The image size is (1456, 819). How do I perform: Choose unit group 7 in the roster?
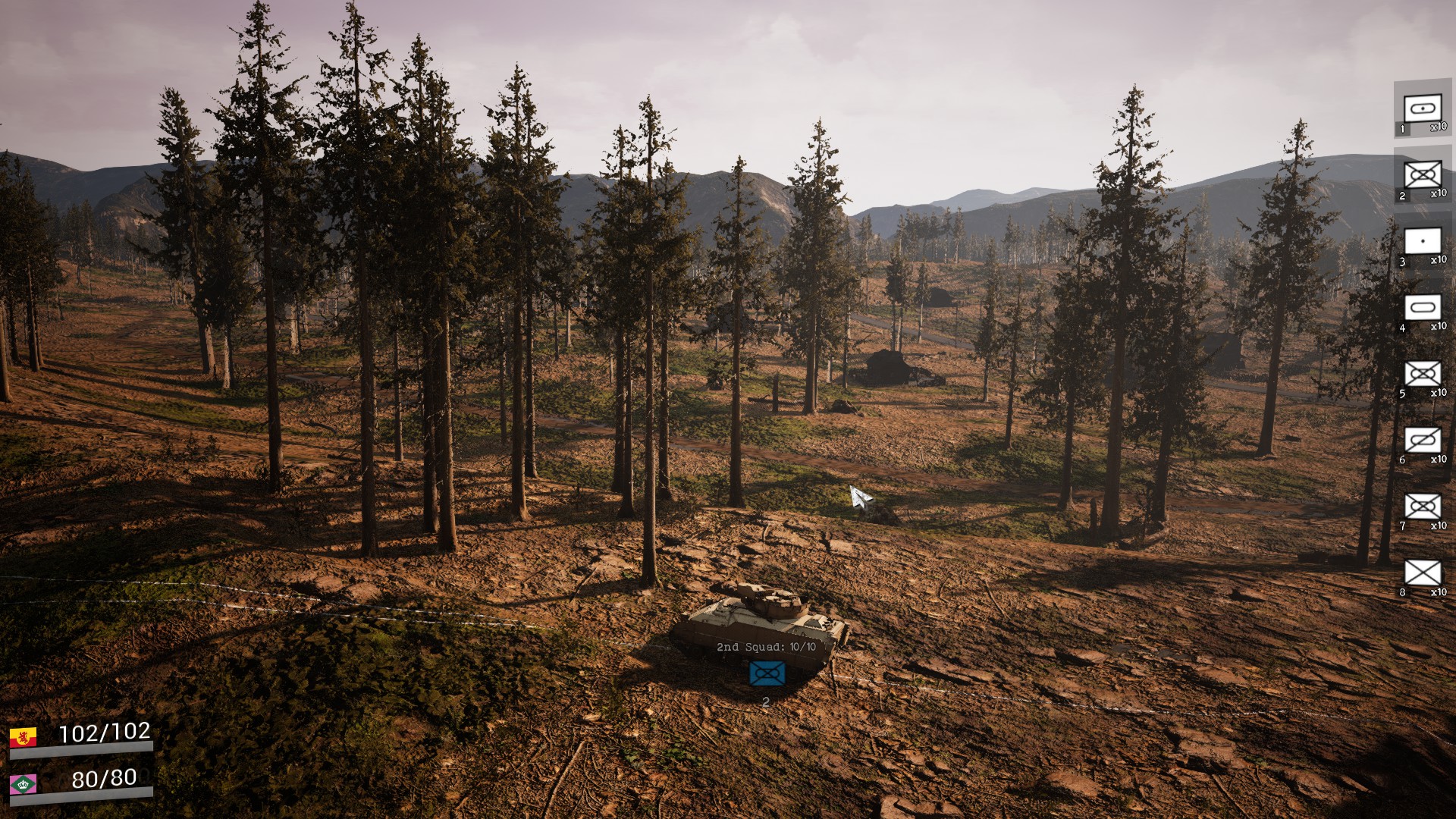(1422, 507)
